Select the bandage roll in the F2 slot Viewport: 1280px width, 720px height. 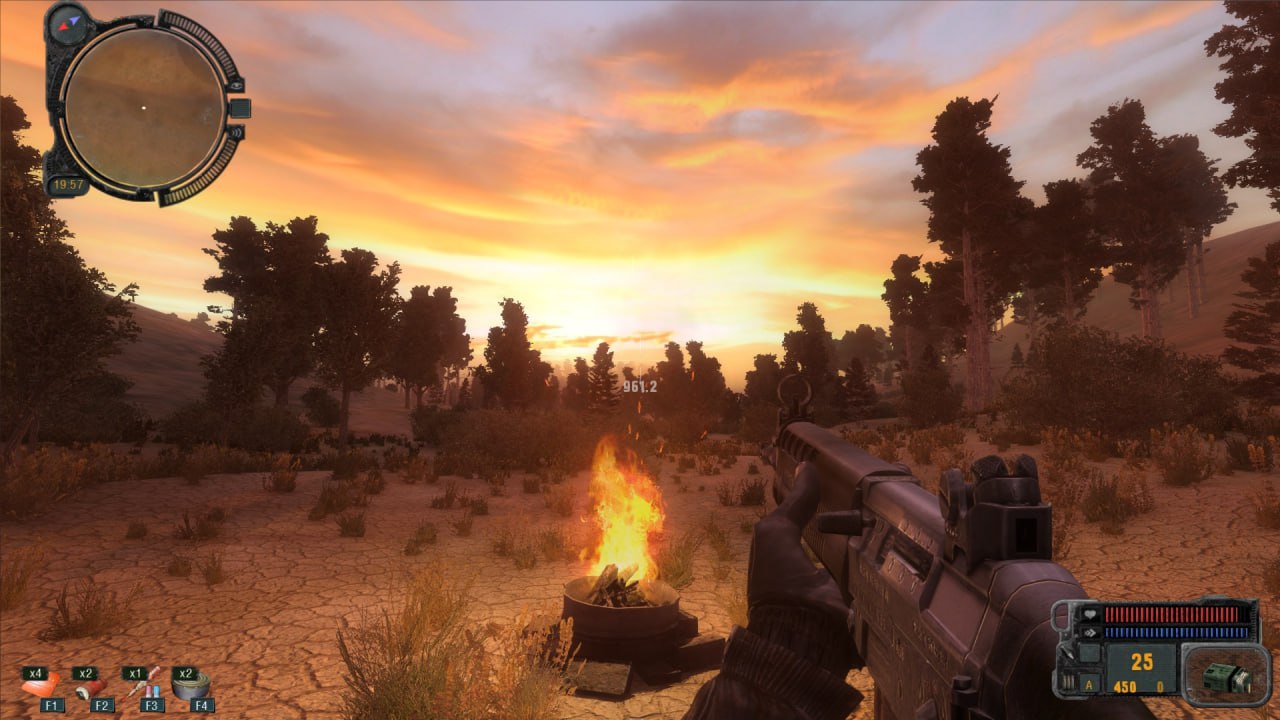coord(90,686)
